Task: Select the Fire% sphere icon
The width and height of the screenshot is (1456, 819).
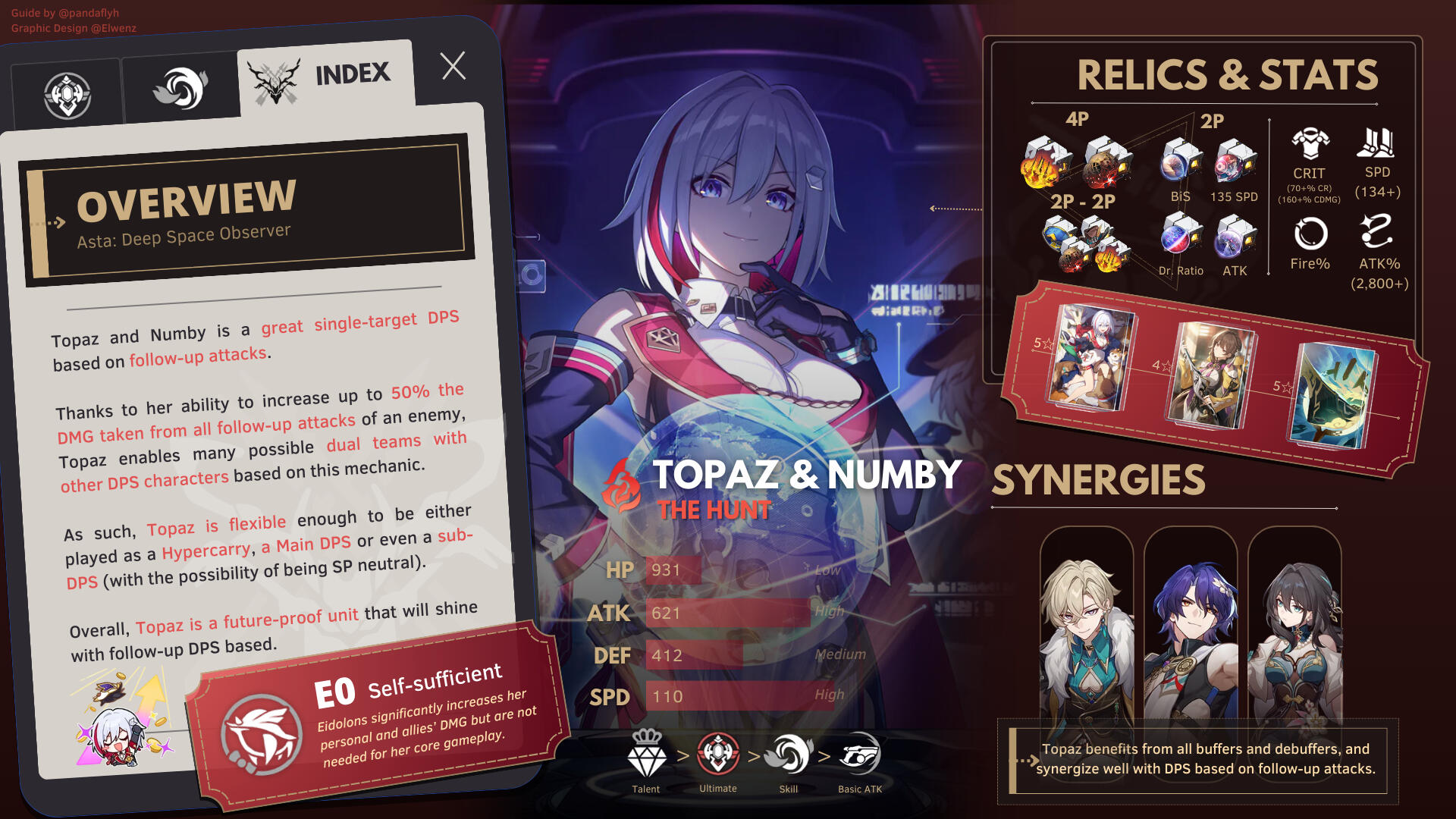Action: click(1310, 234)
